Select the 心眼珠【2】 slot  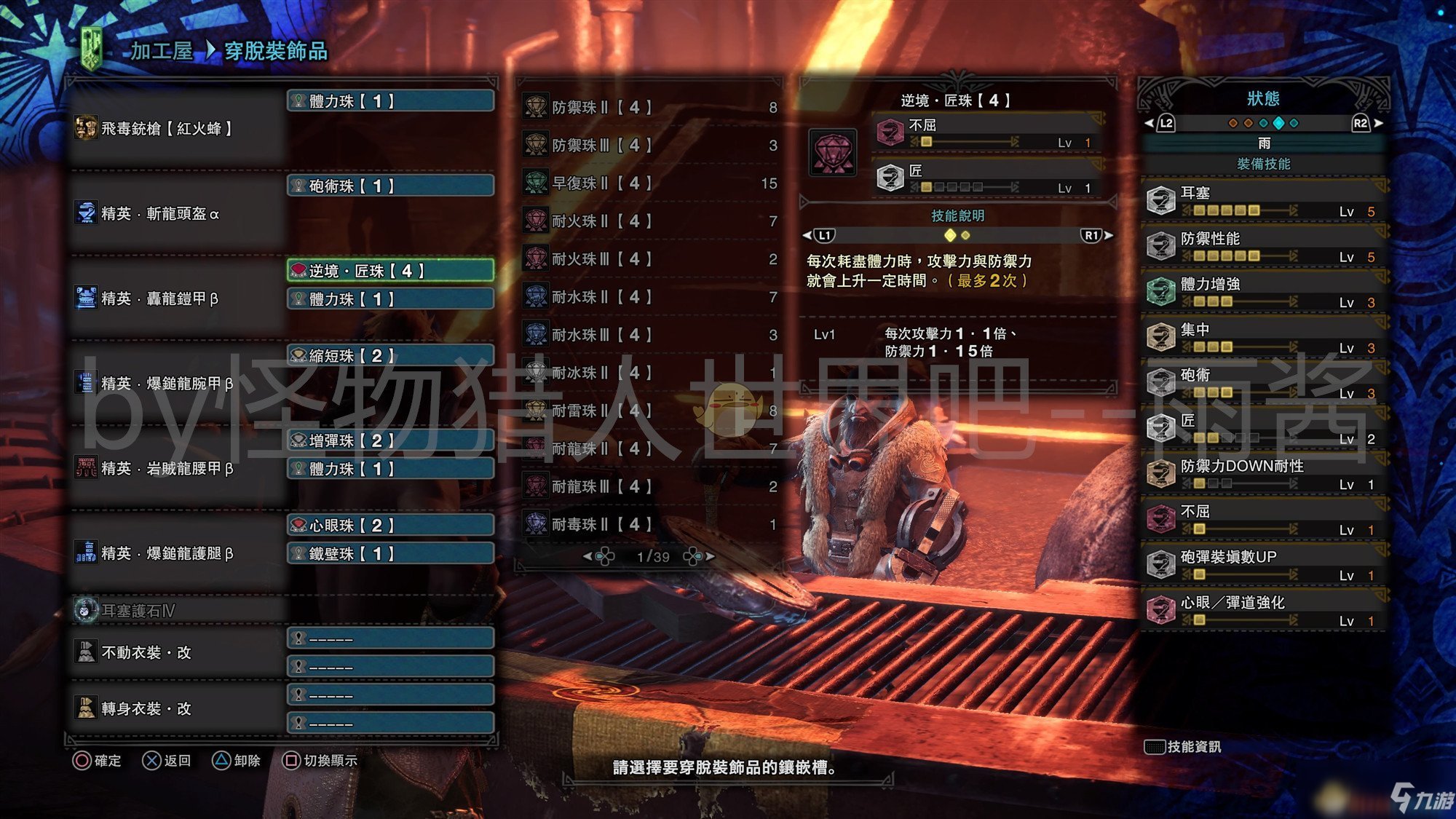pyautogui.click(x=391, y=526)
